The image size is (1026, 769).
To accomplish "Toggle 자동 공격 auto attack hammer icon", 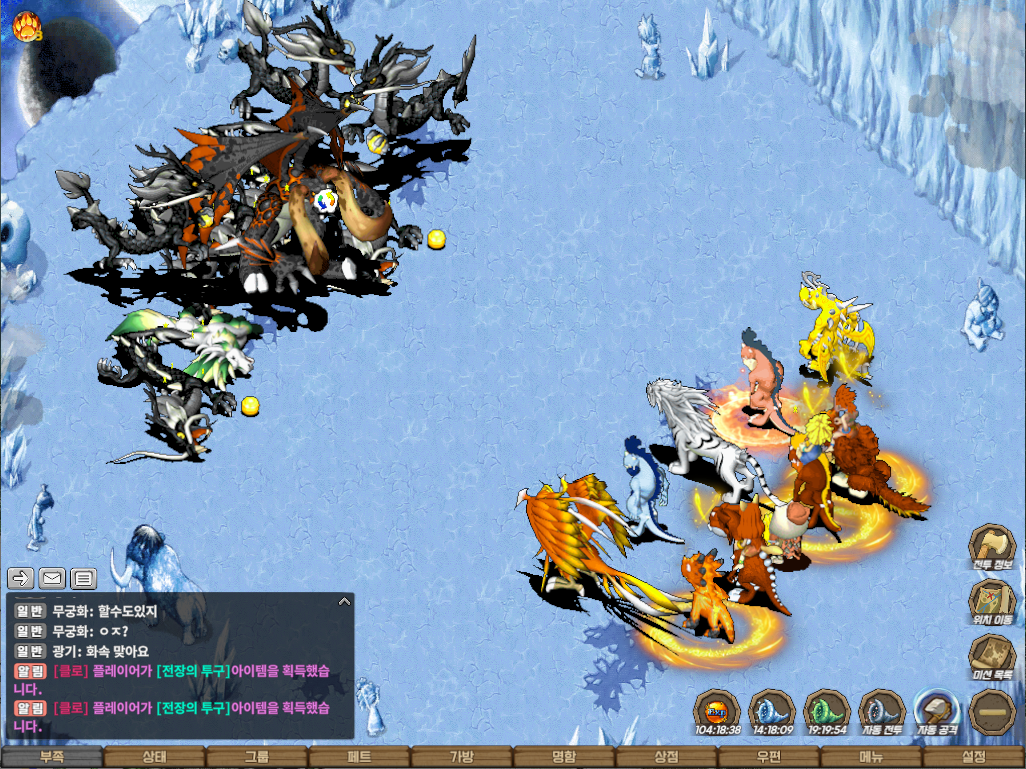I will 937,712.
